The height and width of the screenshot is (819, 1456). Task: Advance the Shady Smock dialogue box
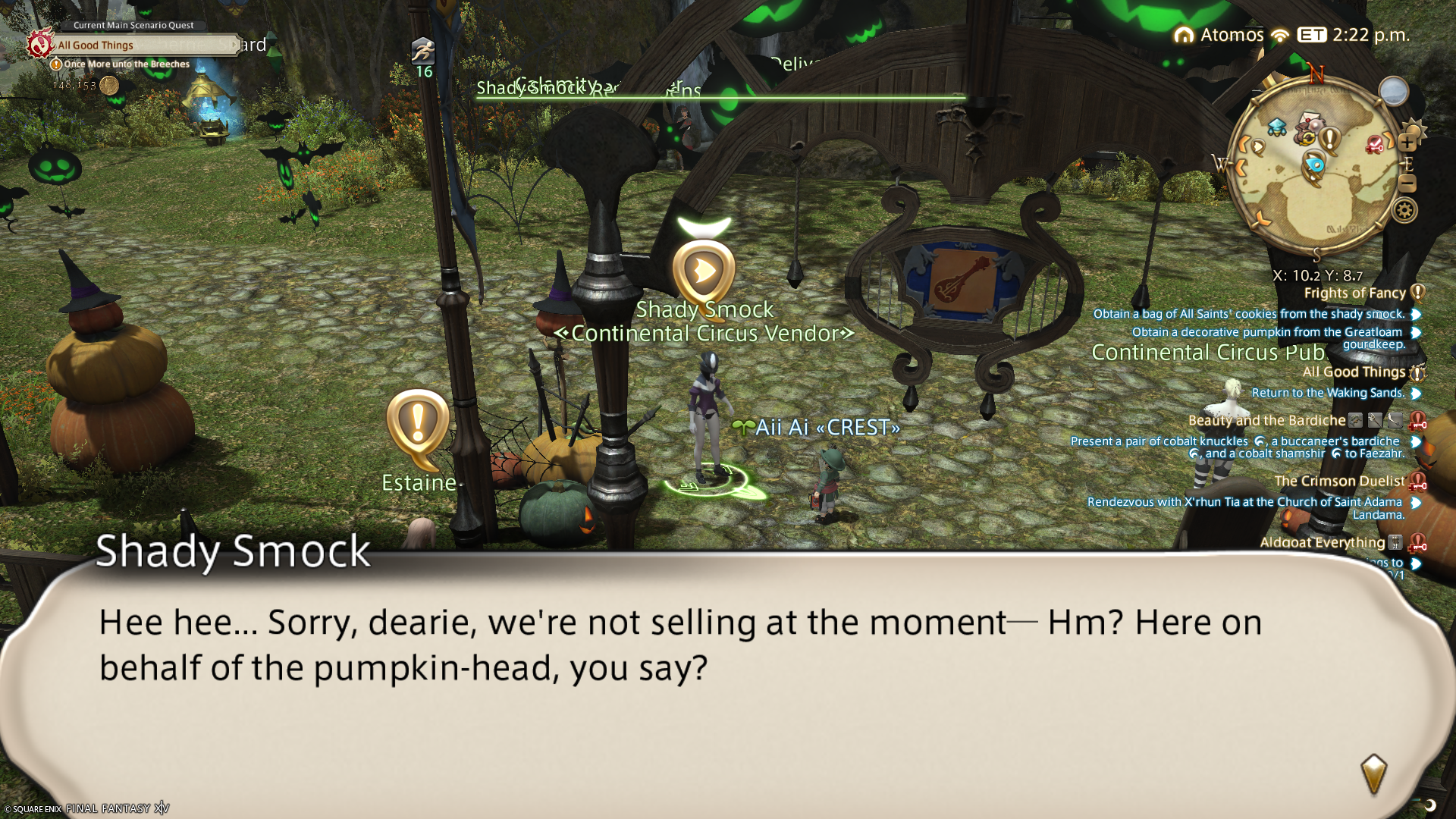click(x=1373, y=772)
